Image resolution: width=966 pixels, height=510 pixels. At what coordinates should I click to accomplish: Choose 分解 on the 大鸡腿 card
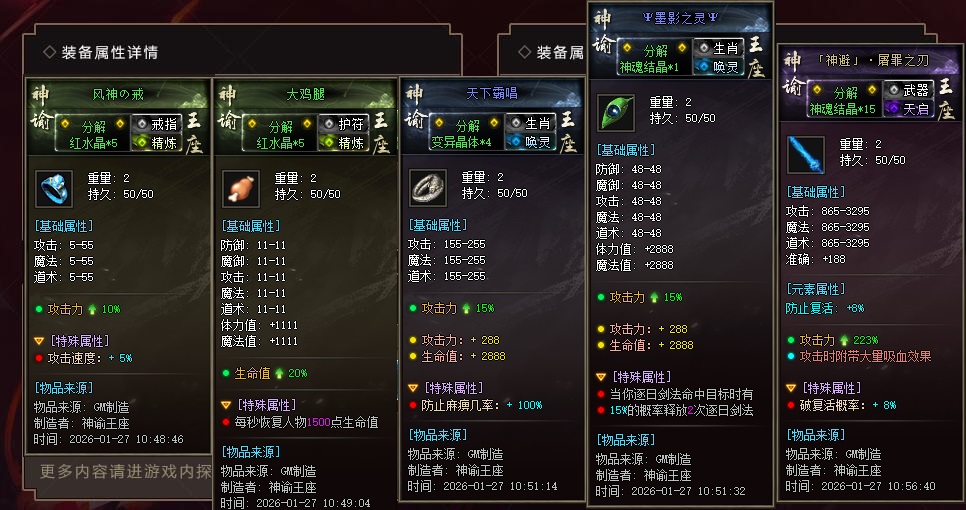(279, 125)
